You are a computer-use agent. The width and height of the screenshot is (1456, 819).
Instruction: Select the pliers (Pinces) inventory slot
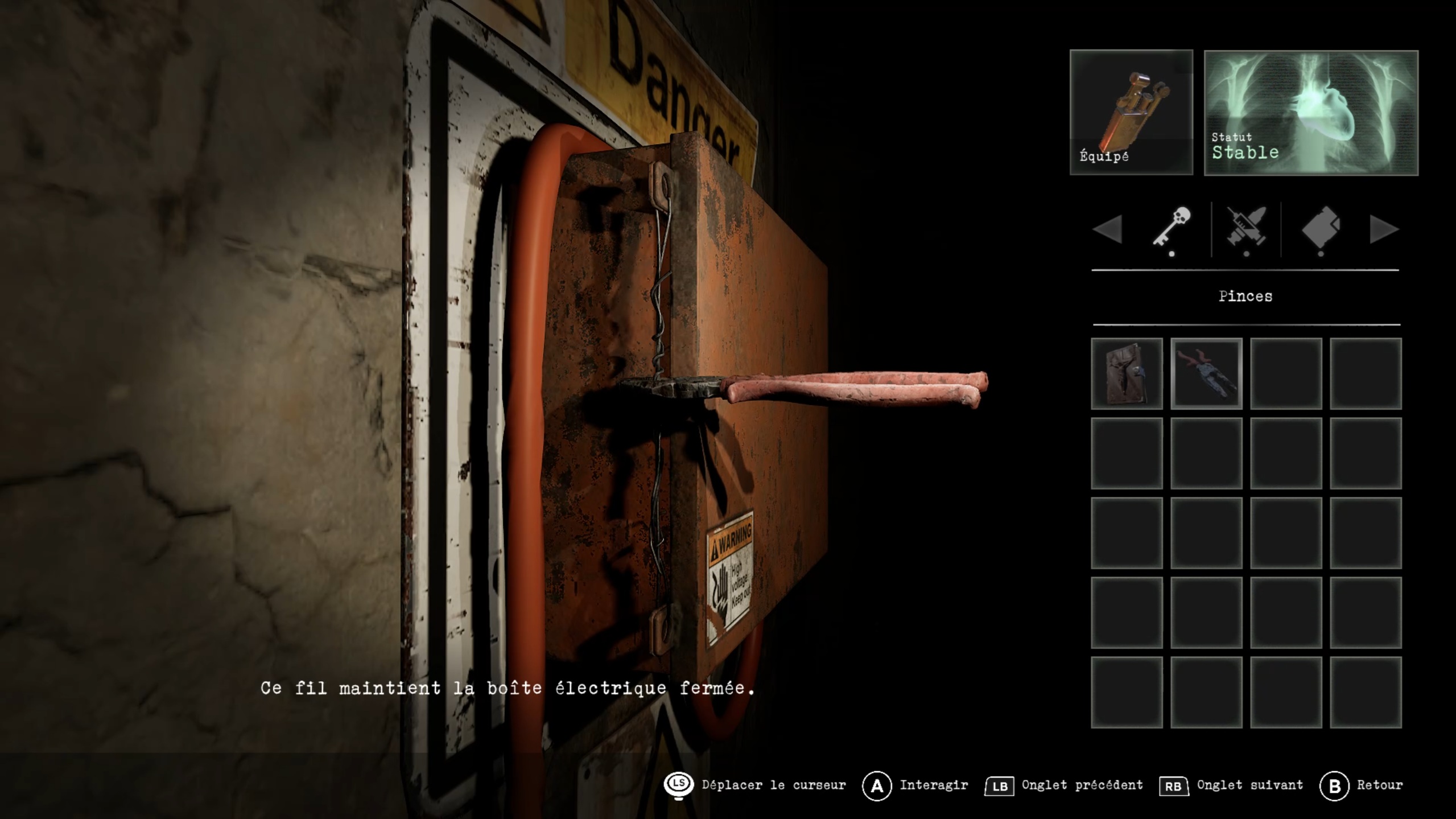coord(1206,373)
